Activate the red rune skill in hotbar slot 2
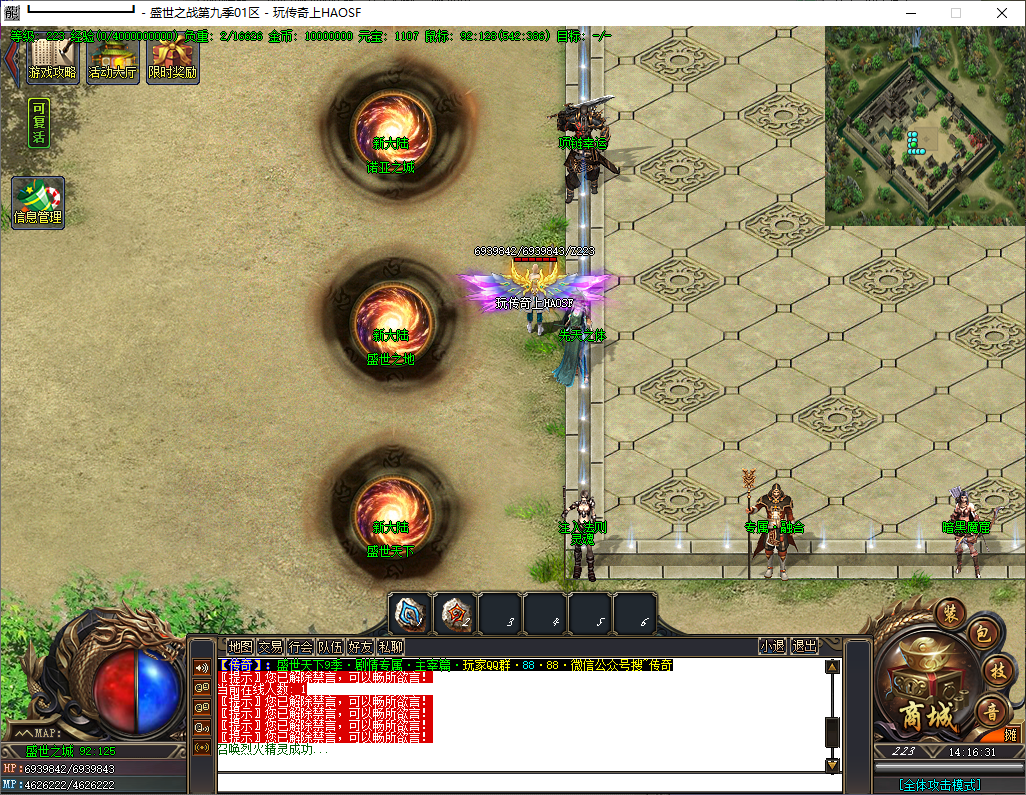Viewport: 1026px width, 795px height. coord(455,614)
